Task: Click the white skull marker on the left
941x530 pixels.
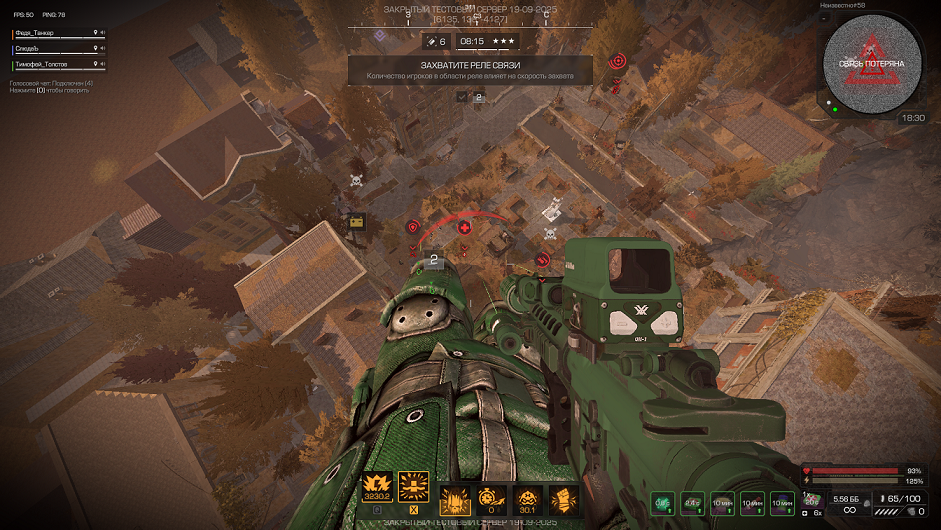Action: (355, 181)
